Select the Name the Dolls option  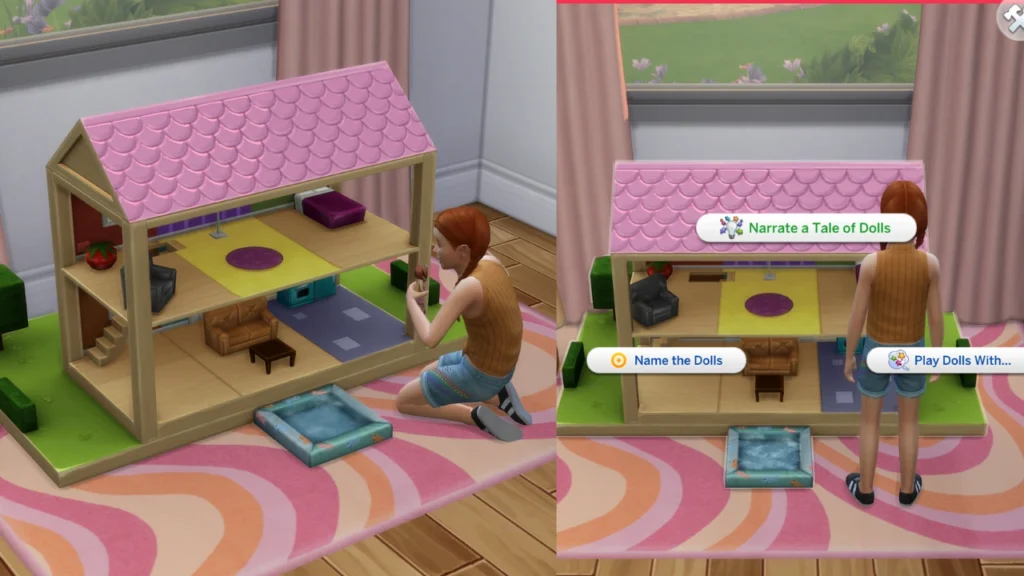[x=666, y=360]
